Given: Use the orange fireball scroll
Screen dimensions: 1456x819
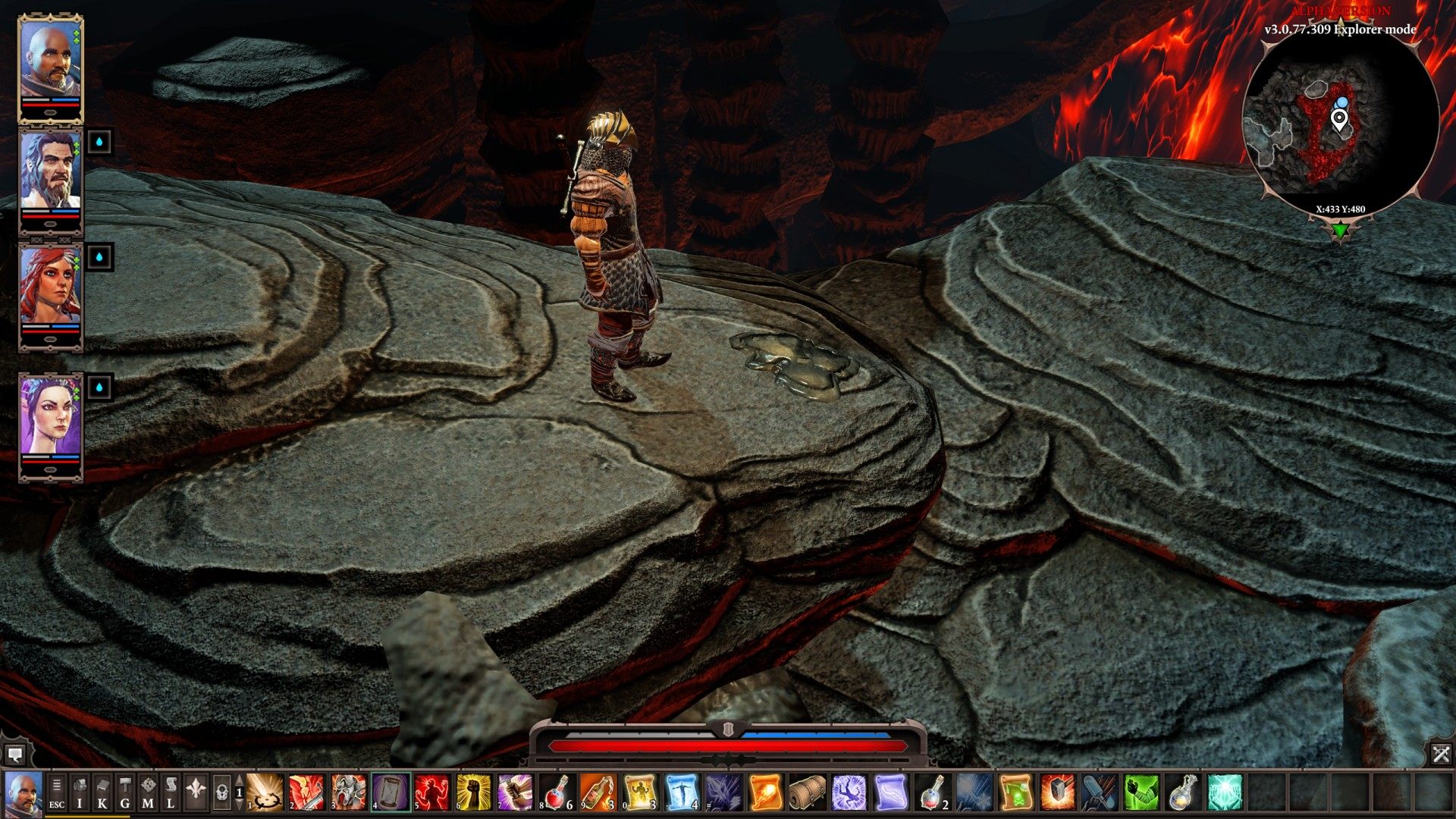Looking at the screenshot, I should point(765,792).
